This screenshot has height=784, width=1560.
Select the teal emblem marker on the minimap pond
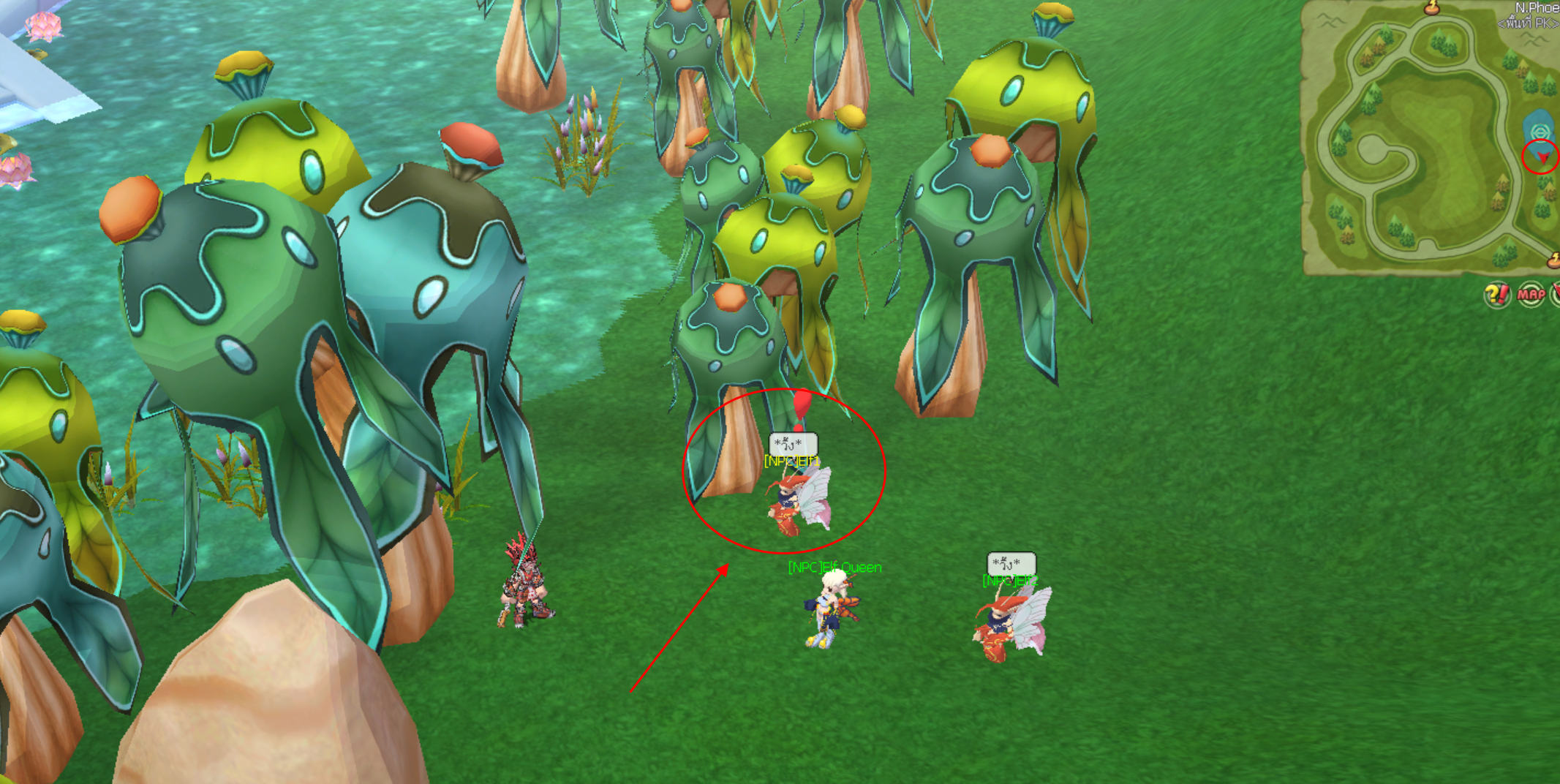coord(1539,132)
